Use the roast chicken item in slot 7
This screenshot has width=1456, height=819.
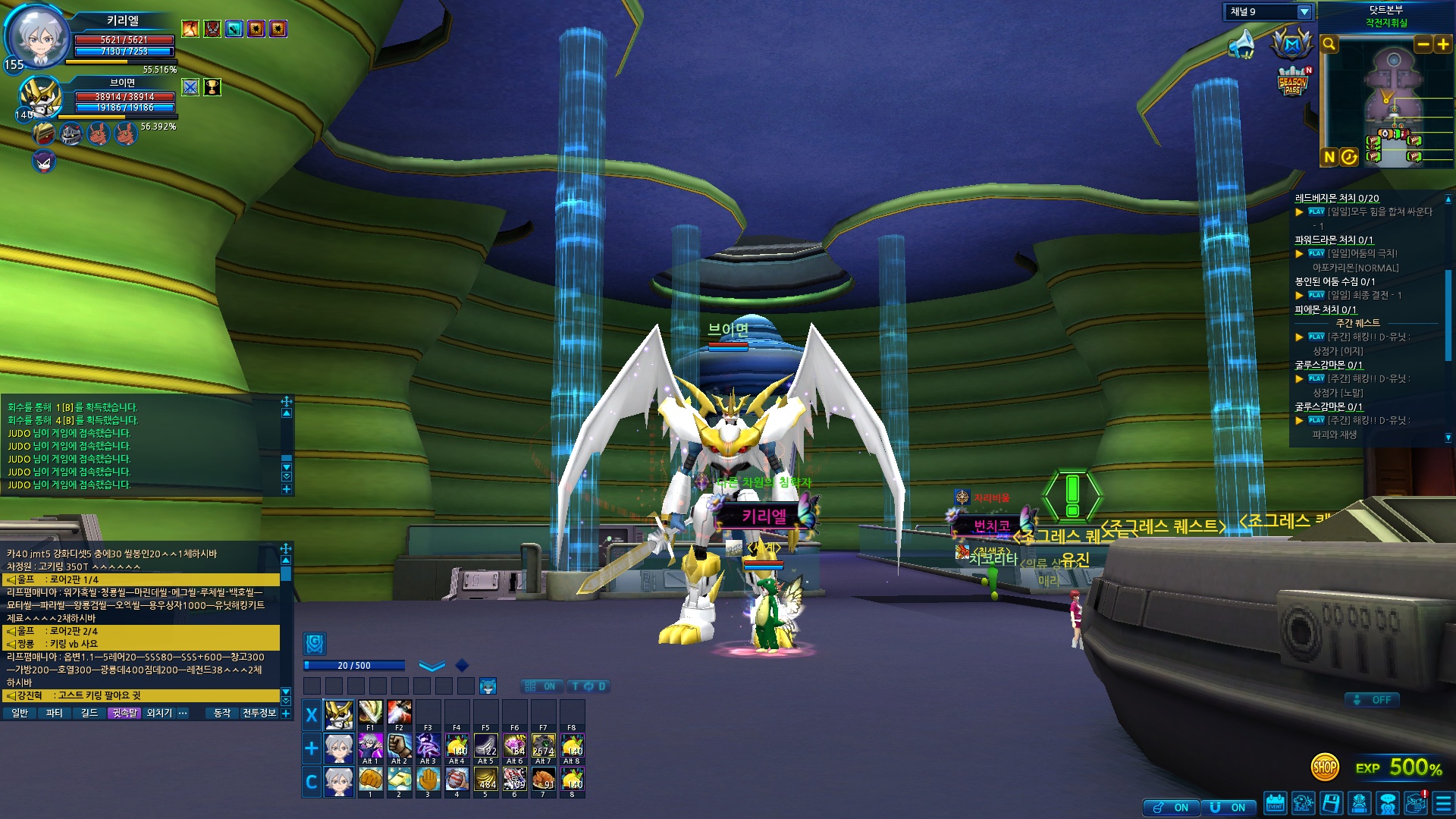point(543,779)
